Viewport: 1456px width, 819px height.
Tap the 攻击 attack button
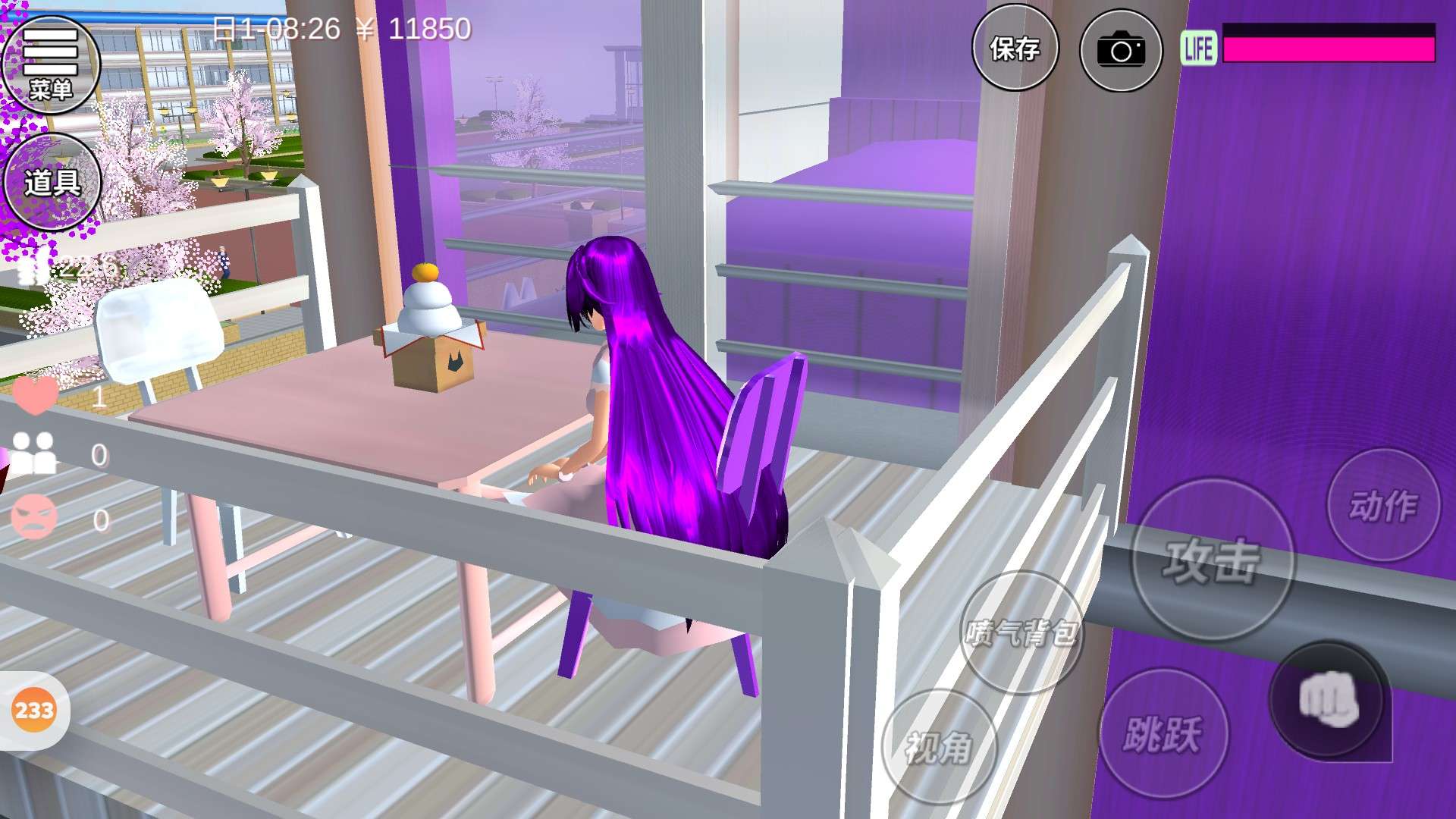1212,560
